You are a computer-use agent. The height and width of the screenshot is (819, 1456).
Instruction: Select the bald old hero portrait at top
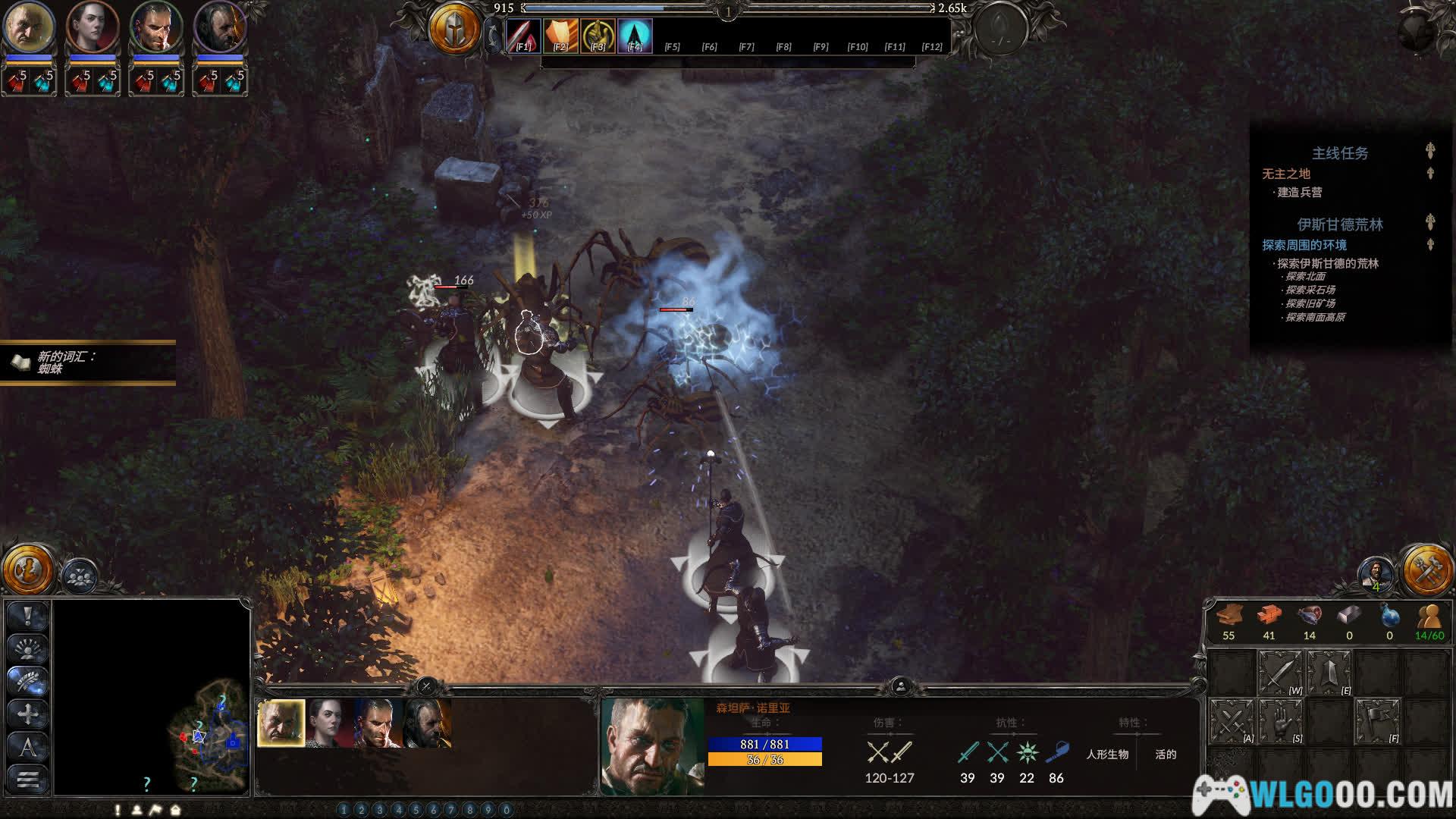29,27
